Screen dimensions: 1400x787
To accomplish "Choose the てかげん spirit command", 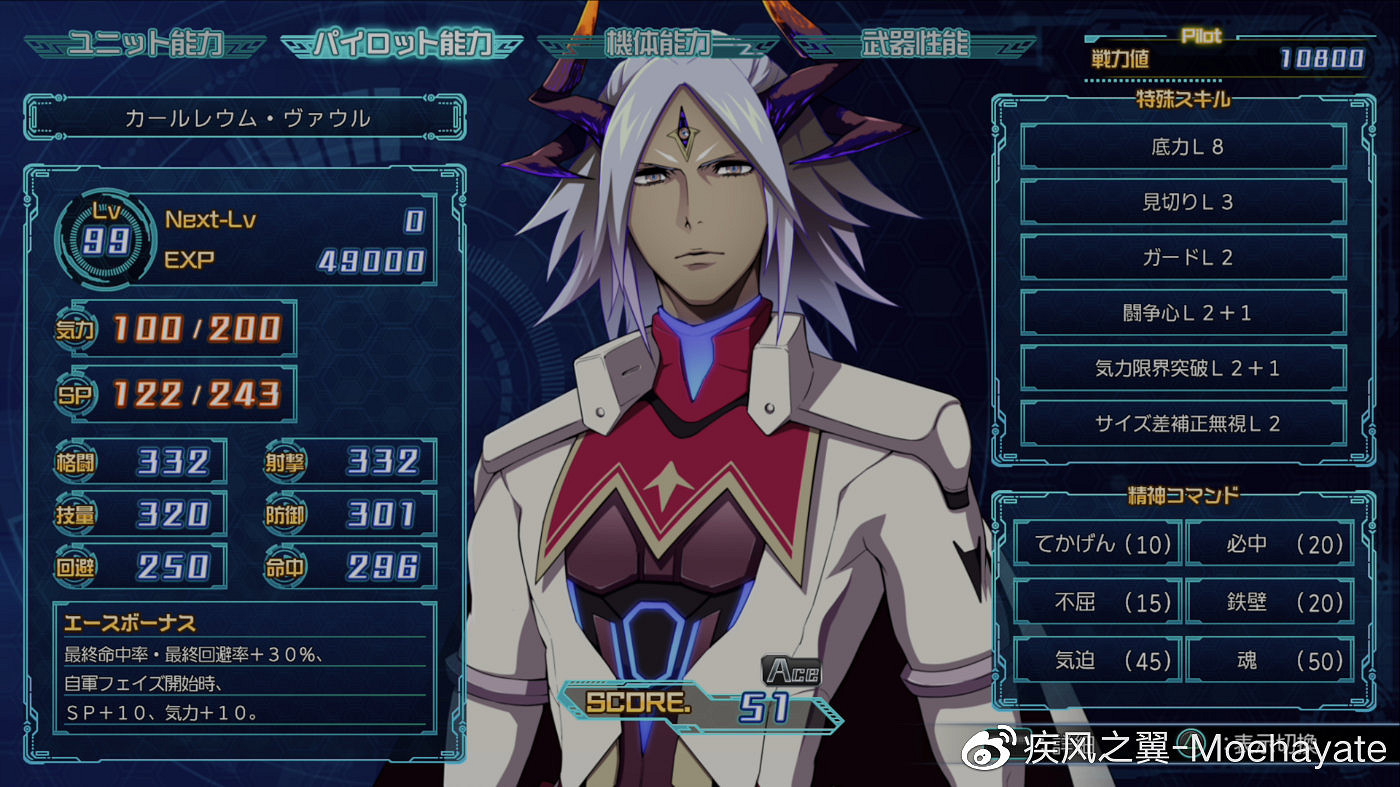I will 1097,545.
